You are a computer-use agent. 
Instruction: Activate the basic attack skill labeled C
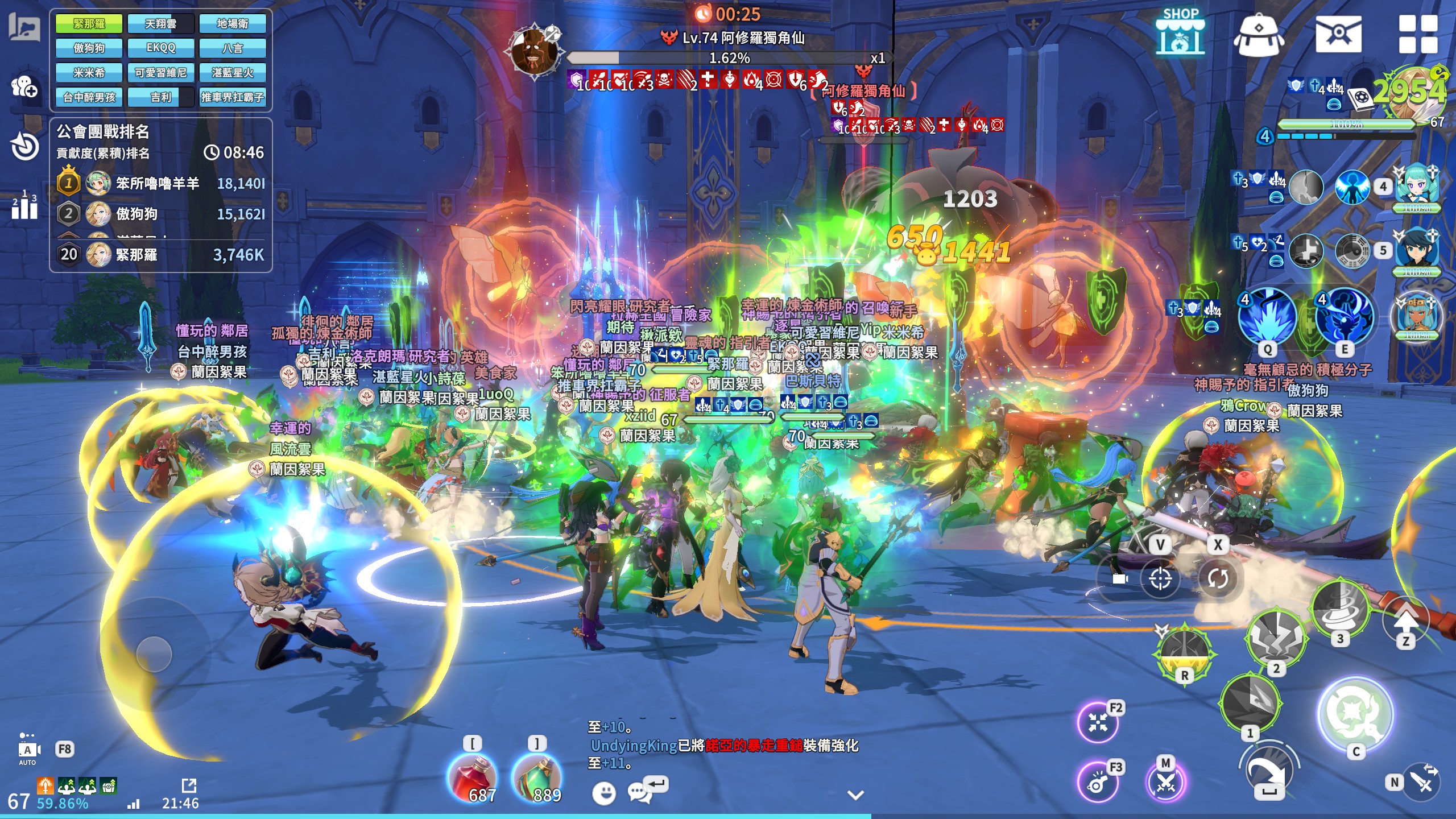(x=1356, y=715)
